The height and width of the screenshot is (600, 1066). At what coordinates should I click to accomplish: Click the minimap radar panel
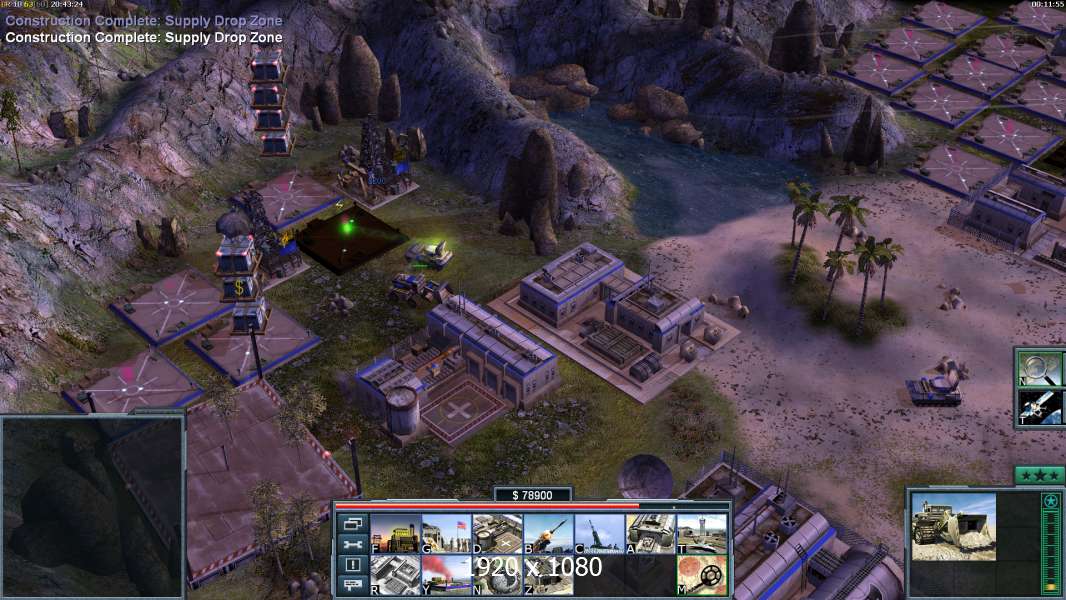pyautogui.click(x=92, y=507)
